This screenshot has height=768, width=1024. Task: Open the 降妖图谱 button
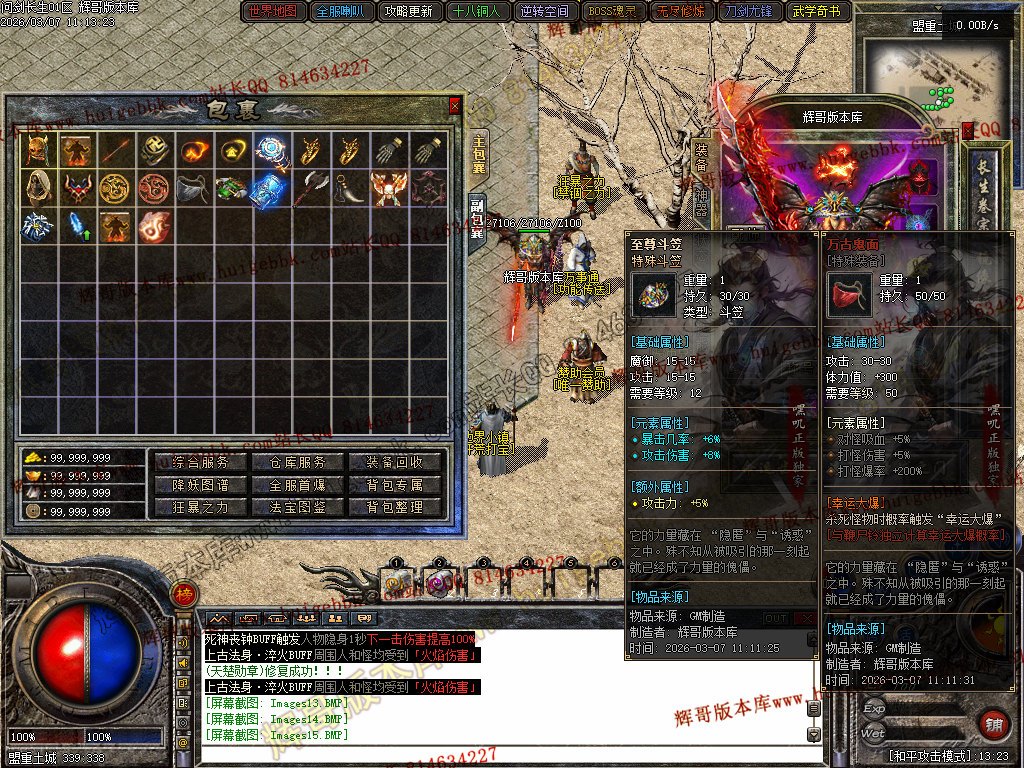pyautogui.click(x=201, y=485)
